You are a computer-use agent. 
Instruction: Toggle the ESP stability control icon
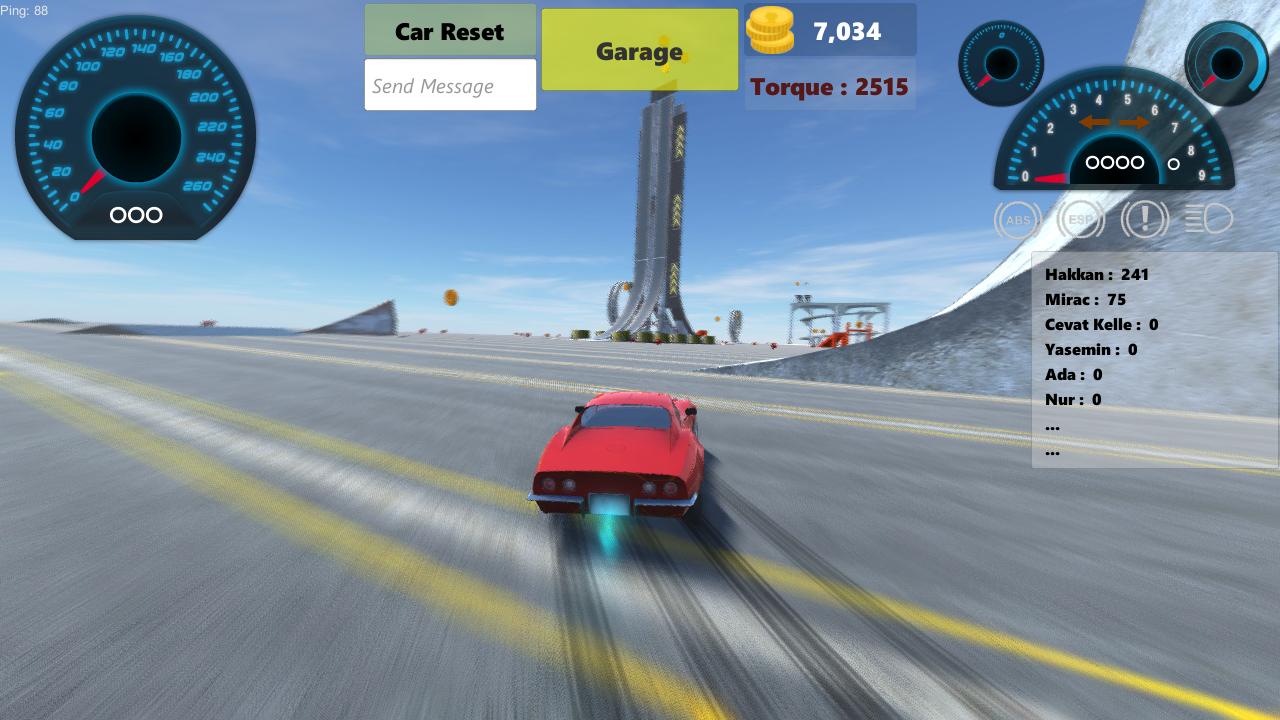pyautogui.click(x=1081, y=219)
